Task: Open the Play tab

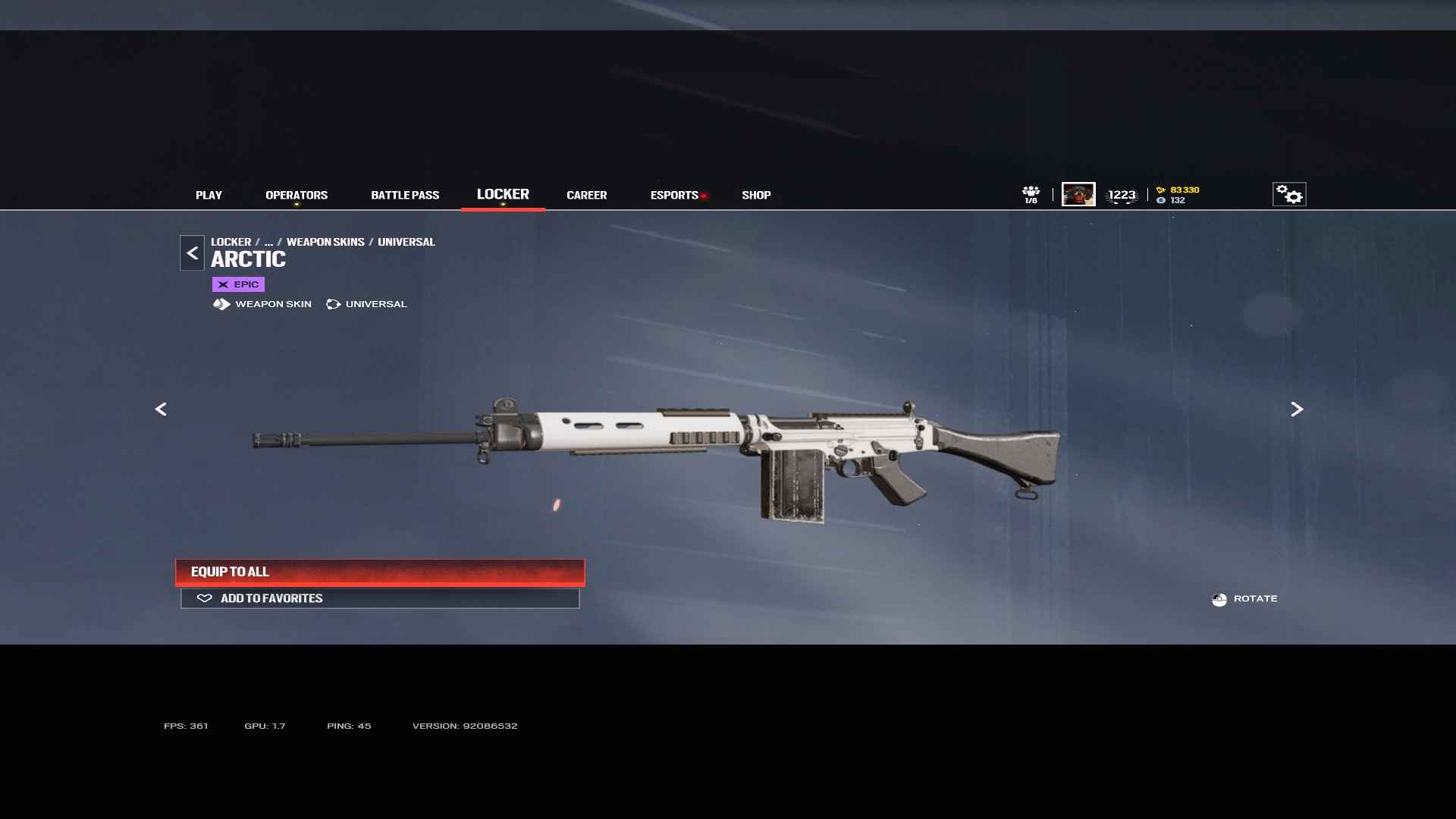Action: coord(209,195)
